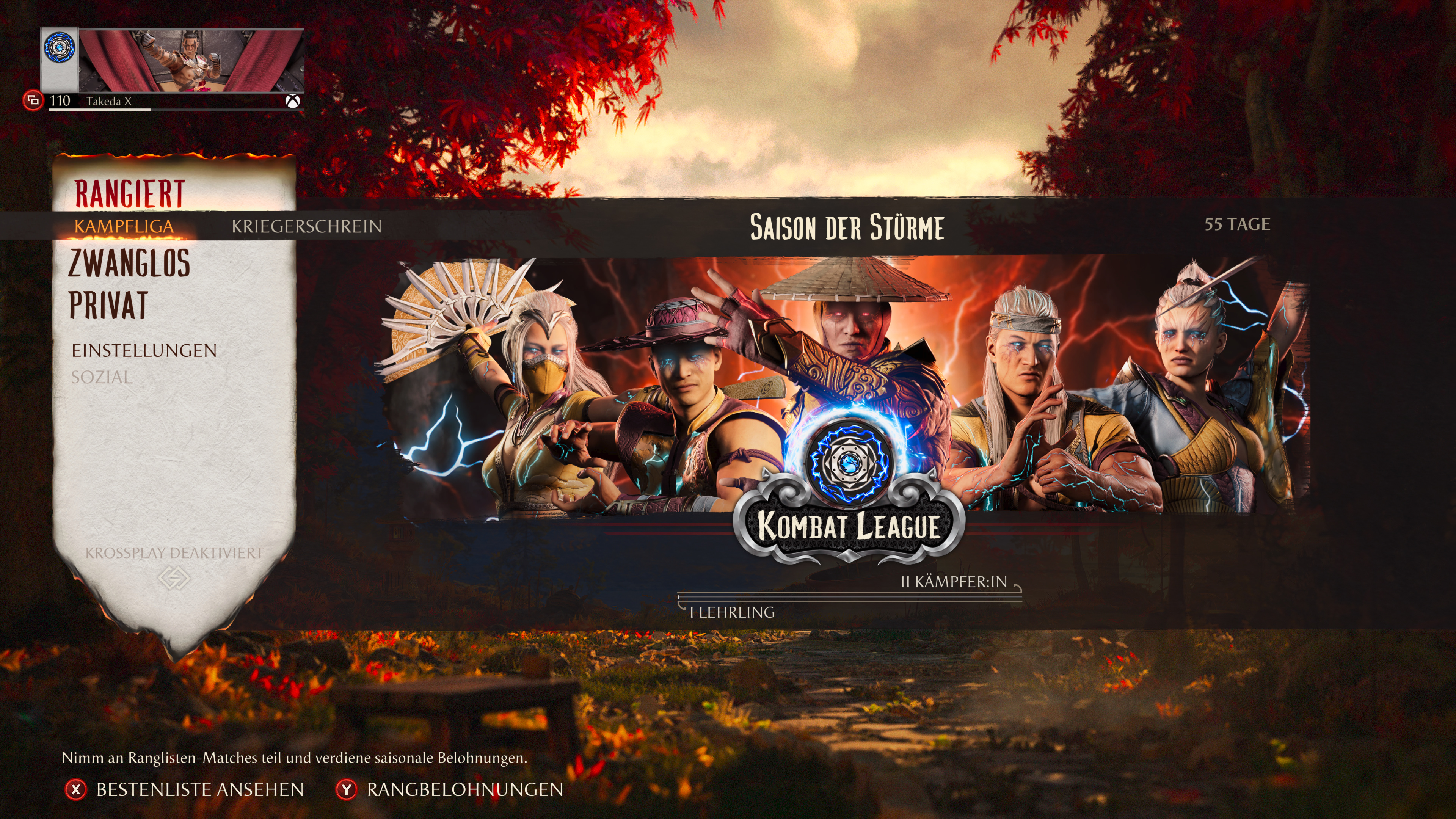
Task: Open the Privat match menu
Action: 108,305
